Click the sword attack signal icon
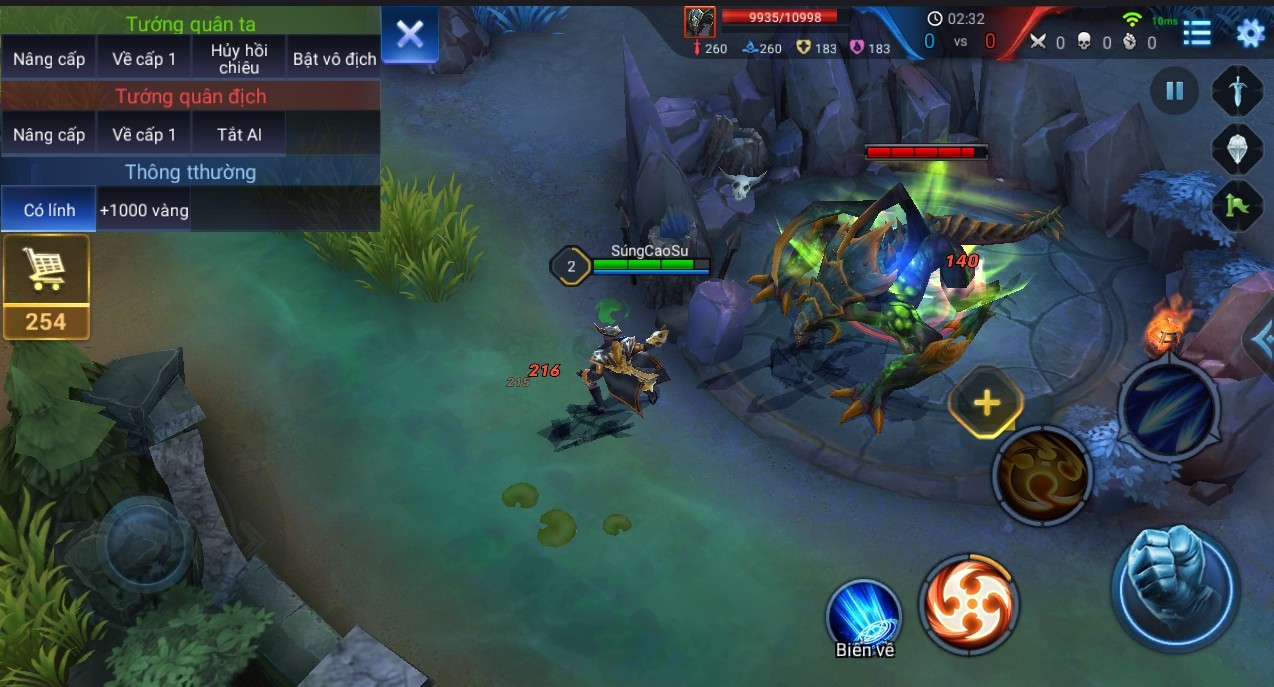Screen dimensions: 1274x687 (1238, 91)
